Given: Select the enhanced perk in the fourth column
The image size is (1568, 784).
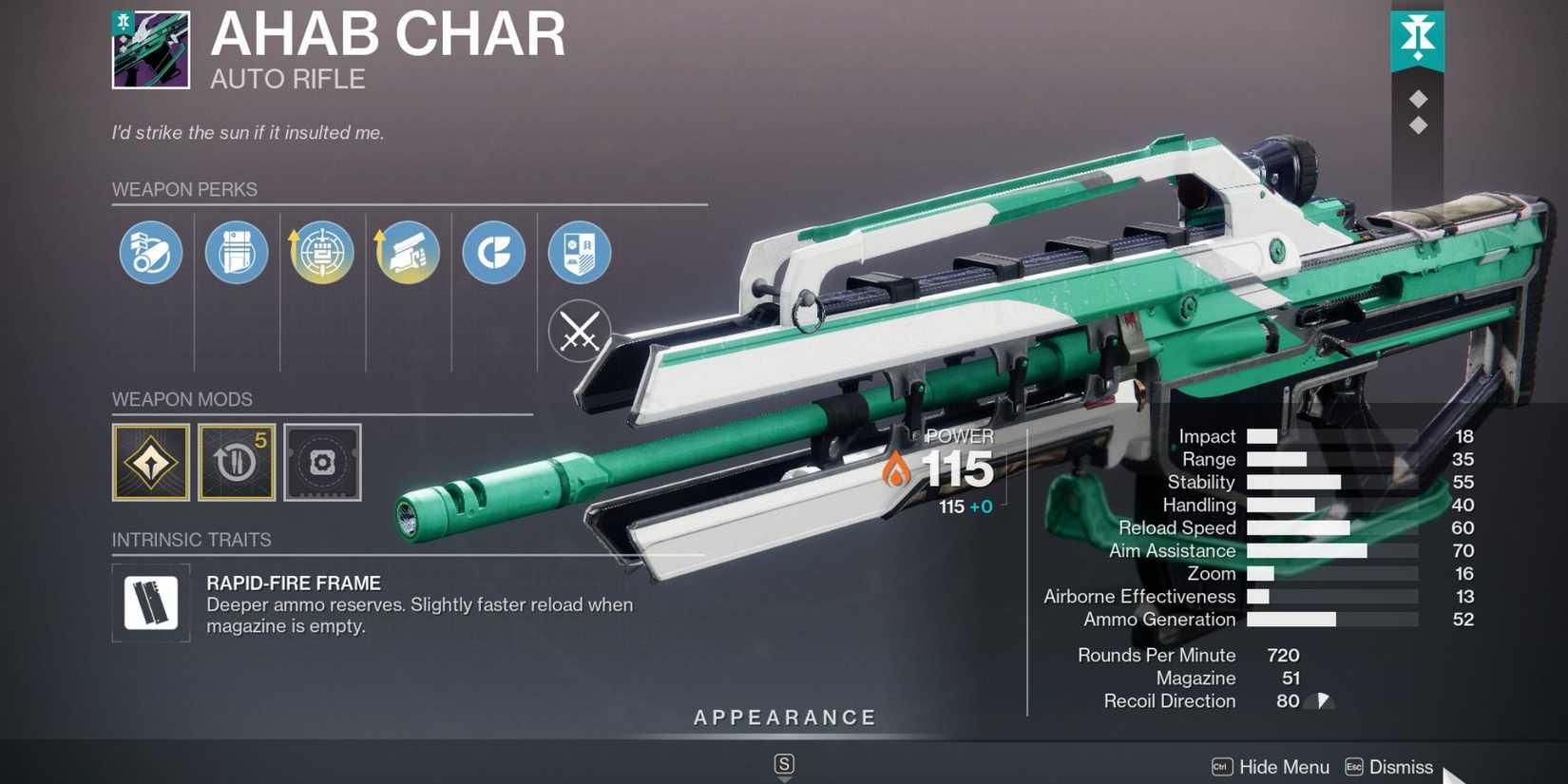Looking at the screenshot, I should tap(408, 252).
